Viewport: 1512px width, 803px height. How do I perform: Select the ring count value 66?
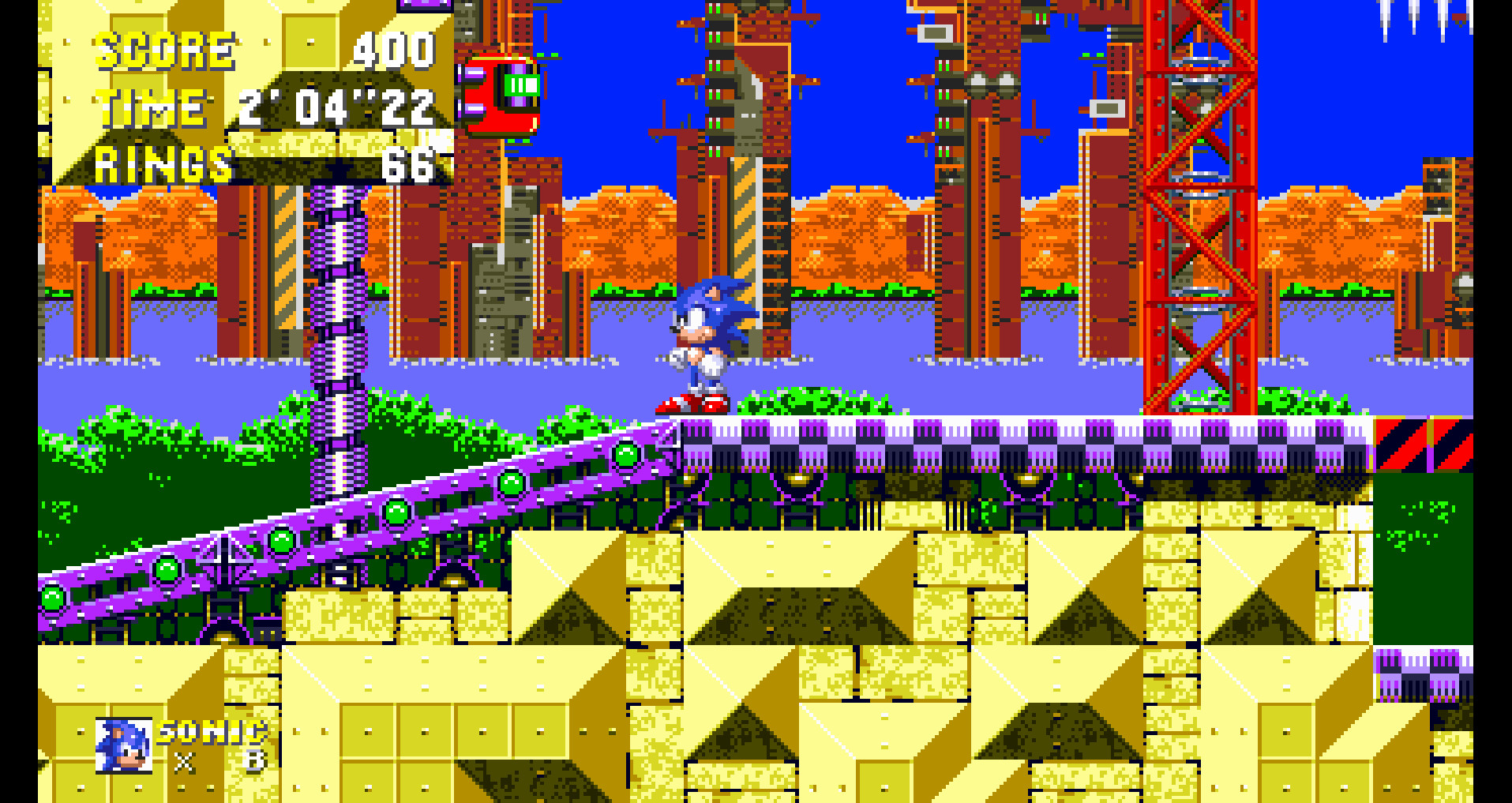411,163
